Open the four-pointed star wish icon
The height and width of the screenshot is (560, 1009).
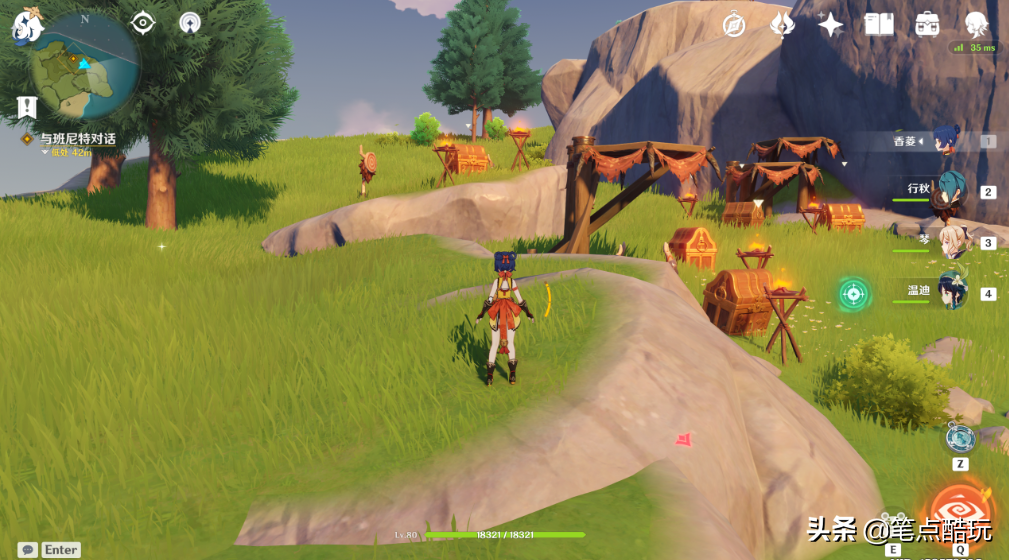coord(830,24)
